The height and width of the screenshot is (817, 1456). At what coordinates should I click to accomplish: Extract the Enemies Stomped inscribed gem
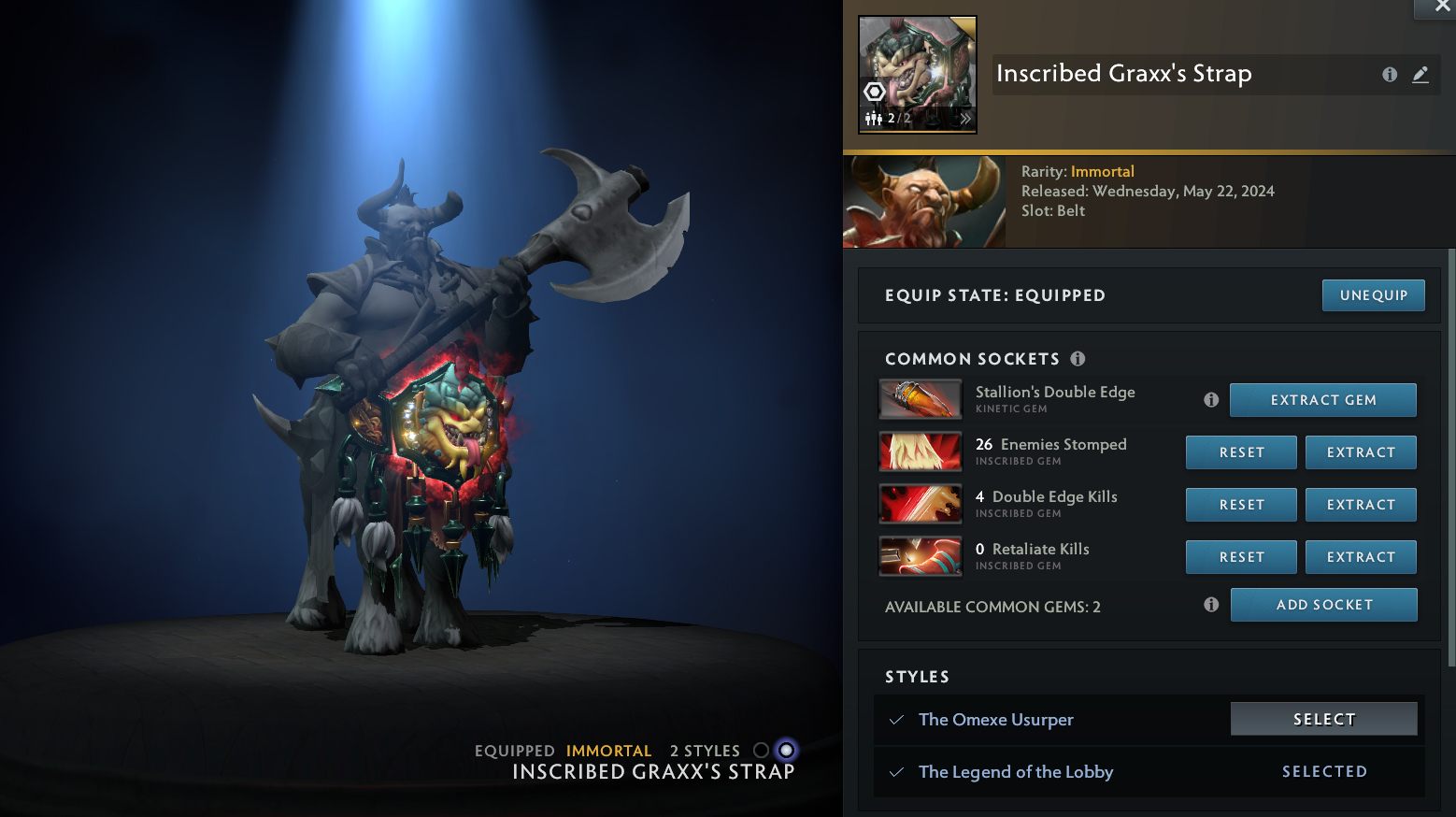coord(1360,452)
